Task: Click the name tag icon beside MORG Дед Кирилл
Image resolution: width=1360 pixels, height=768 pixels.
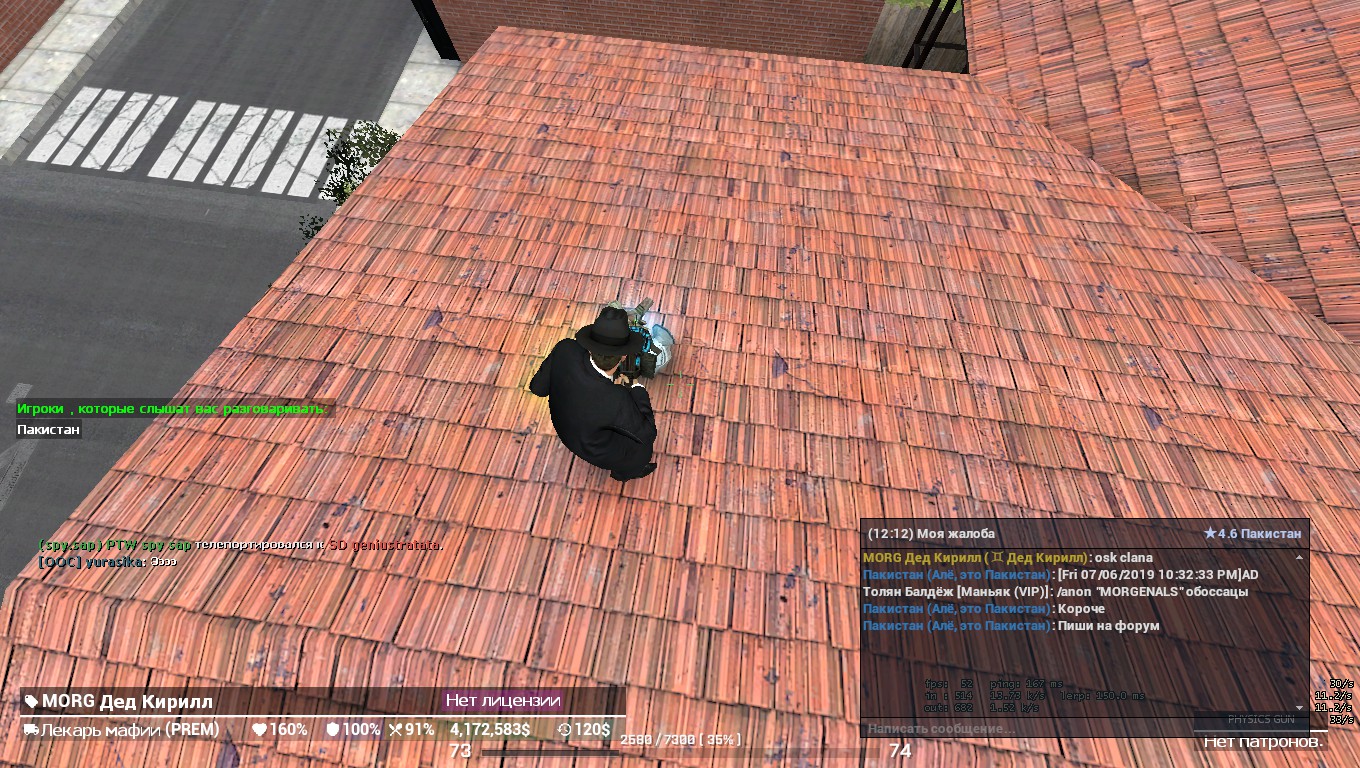Action: coord(31,702)
